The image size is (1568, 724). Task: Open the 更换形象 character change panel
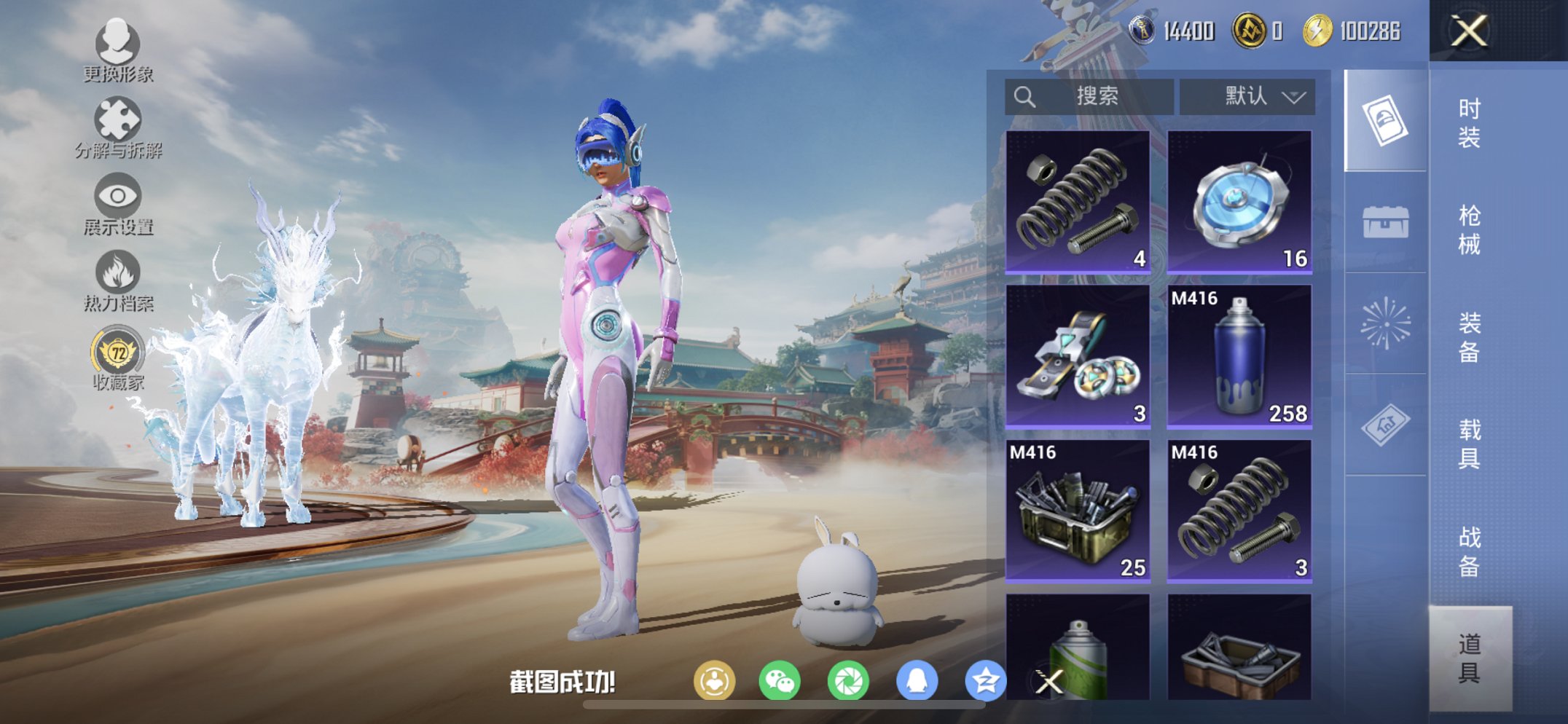pyautogui.click(x=117, y=46)
